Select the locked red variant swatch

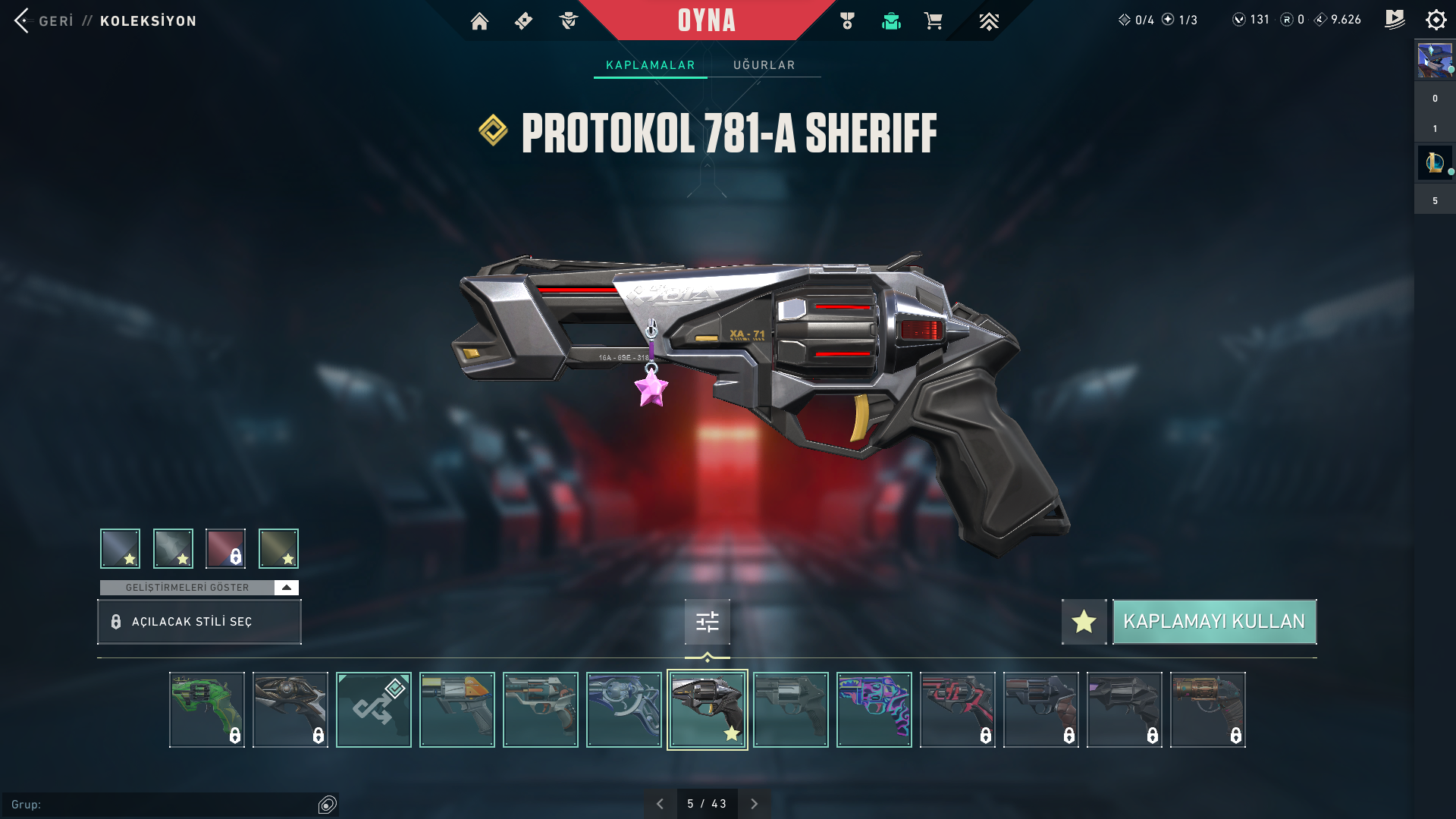click(x=225, y=548)
